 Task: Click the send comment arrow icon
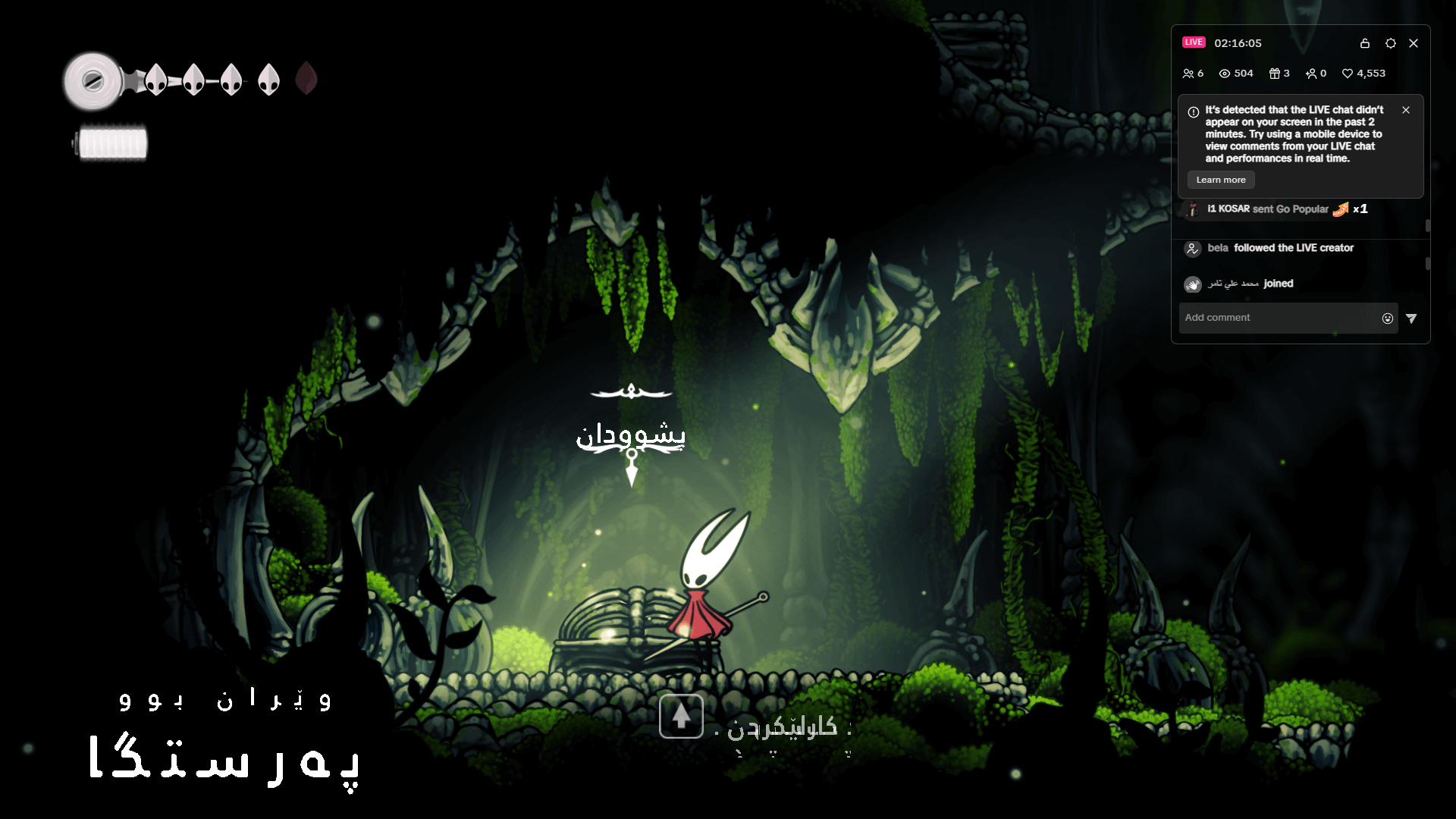pyautogui.click(x=1412, y=318)
